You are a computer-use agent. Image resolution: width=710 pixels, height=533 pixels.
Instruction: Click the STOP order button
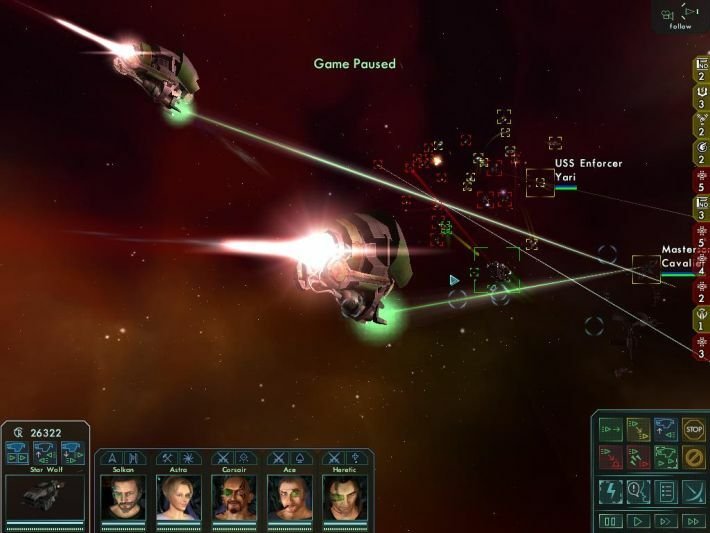coord(693,430)
